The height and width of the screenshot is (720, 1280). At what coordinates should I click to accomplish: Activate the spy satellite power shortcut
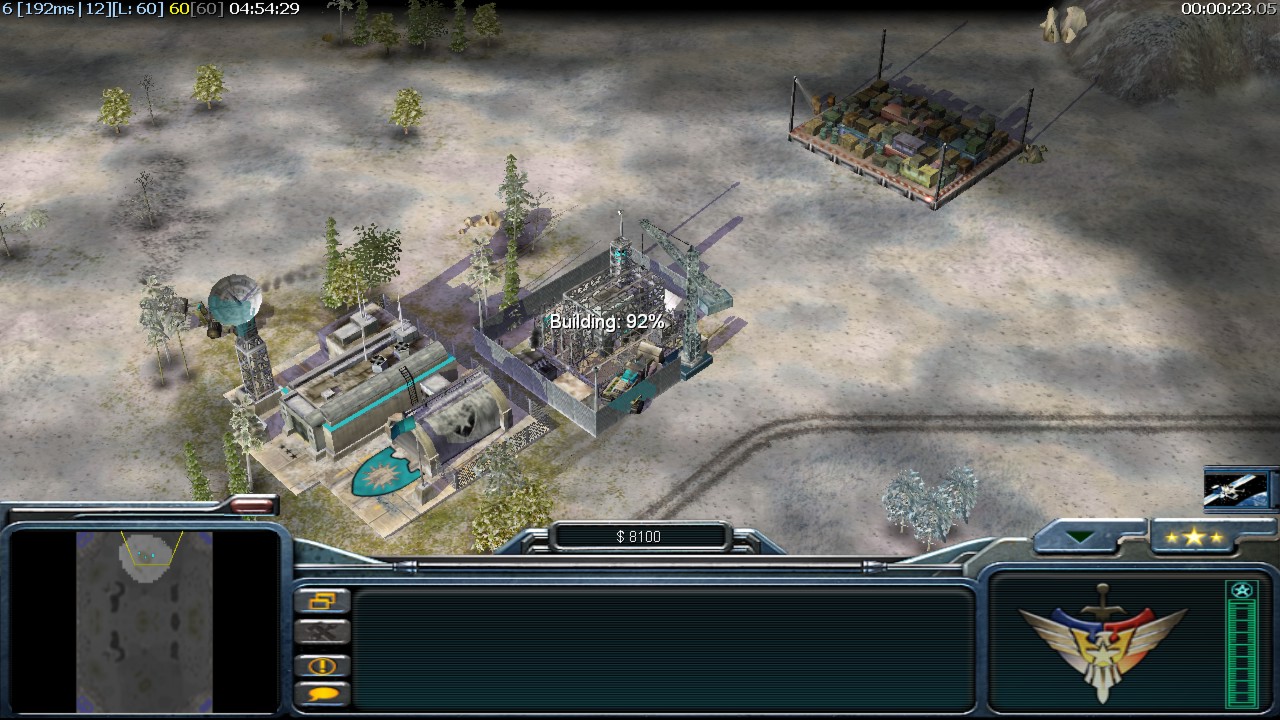[1237, 490]
